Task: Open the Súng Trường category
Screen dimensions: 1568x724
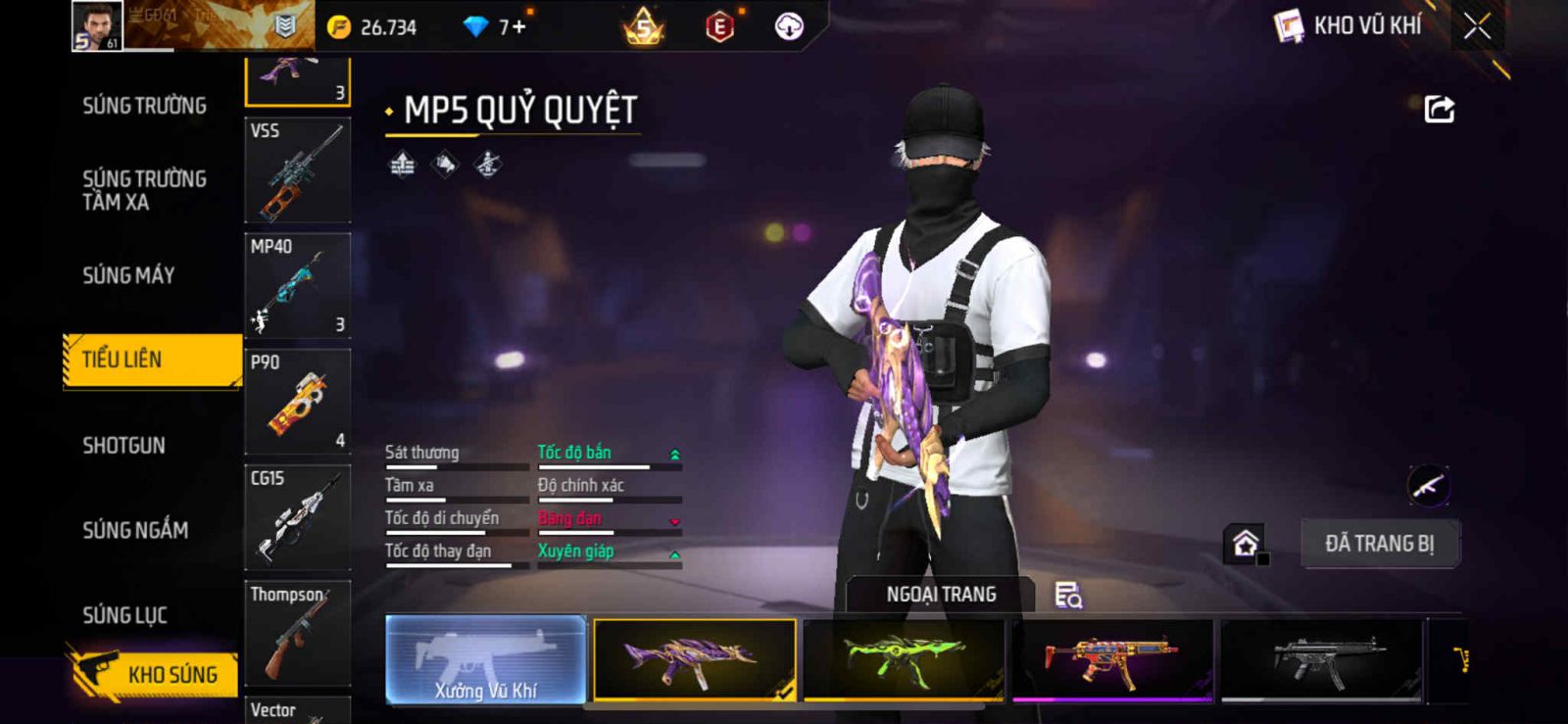Action: click(144, 106)
